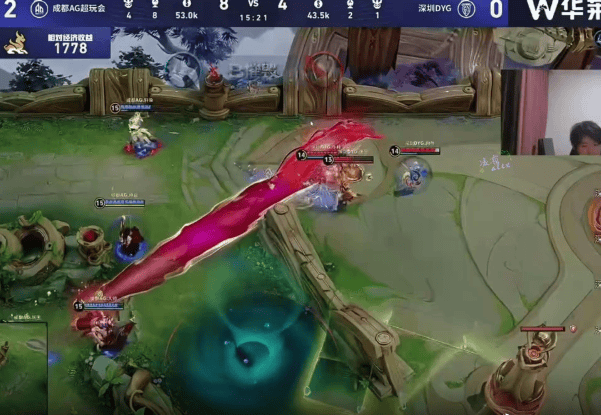
Task: Click the 成都AG超玩会 team logo
Action: point(37,9)
